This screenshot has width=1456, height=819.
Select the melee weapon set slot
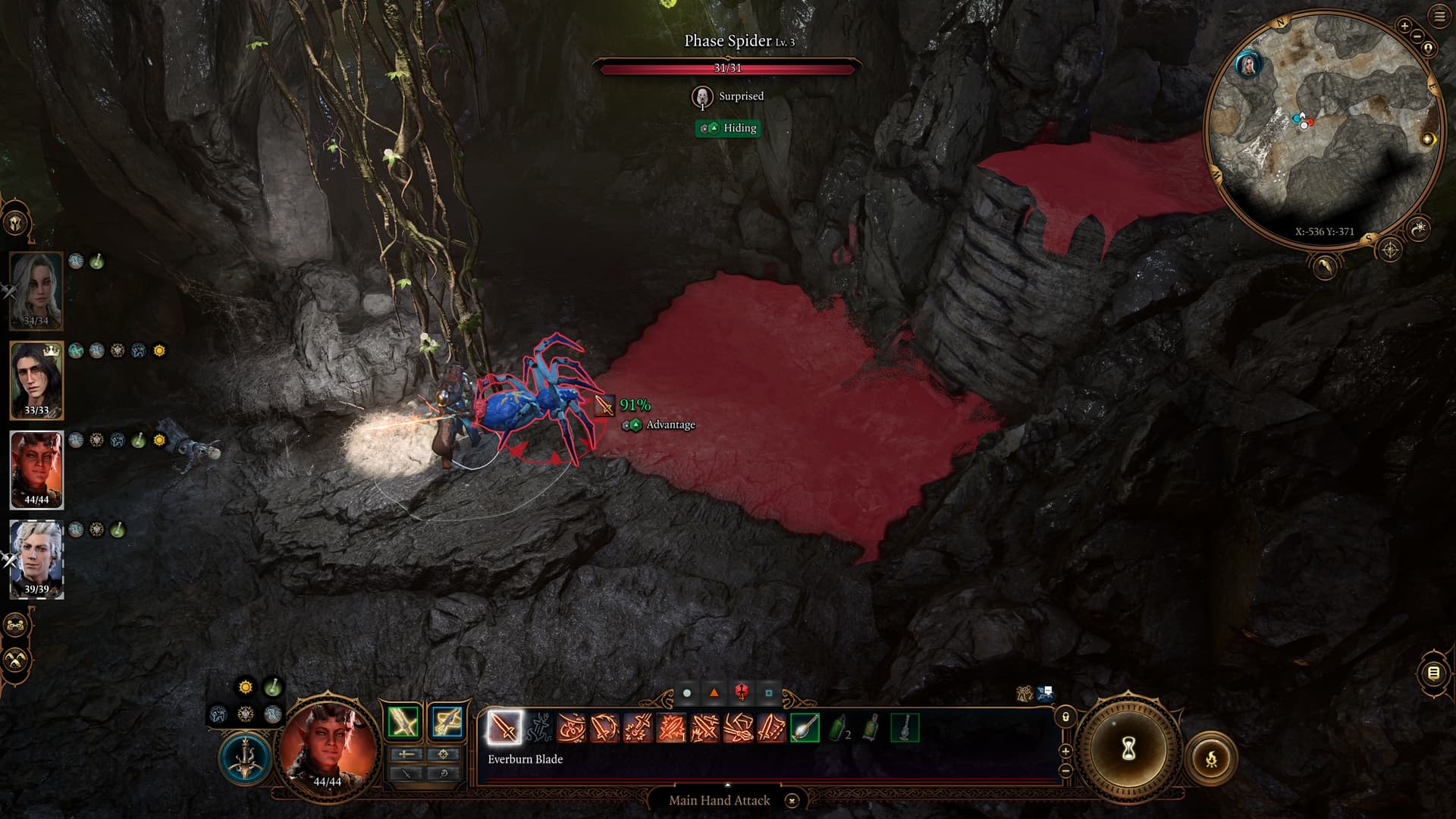click(403, 722)
